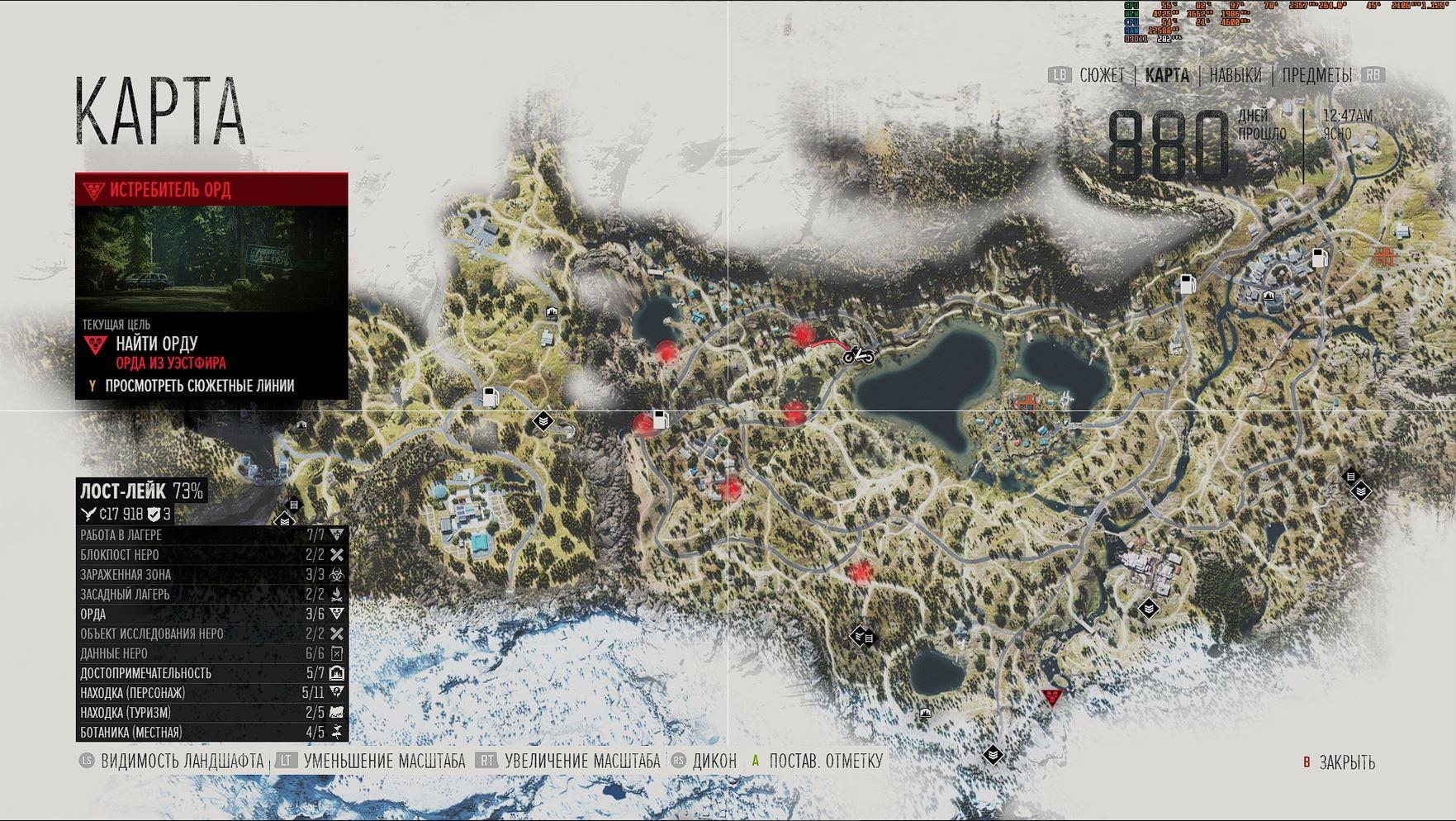Image resolution: width=1456 pixels, height=821 pixels.
Task: Click the motorcycle marker on the map
Action: point(859,355)
